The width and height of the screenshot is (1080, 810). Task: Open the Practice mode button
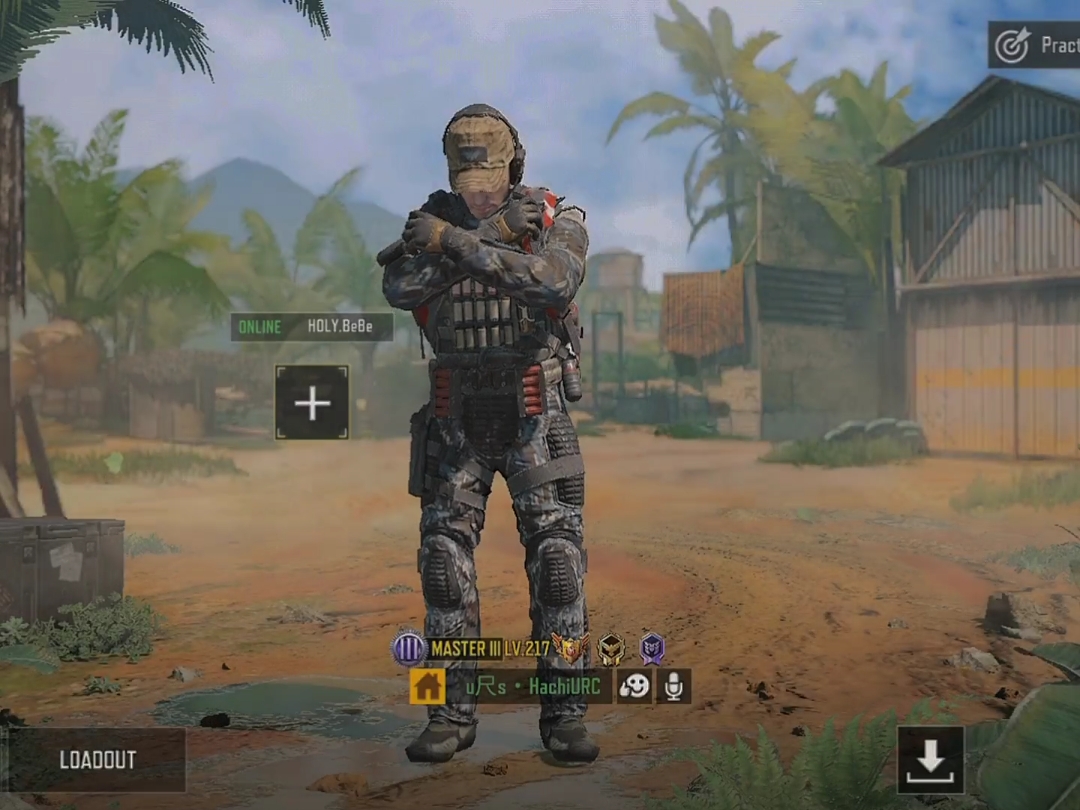pos(1034,45)
